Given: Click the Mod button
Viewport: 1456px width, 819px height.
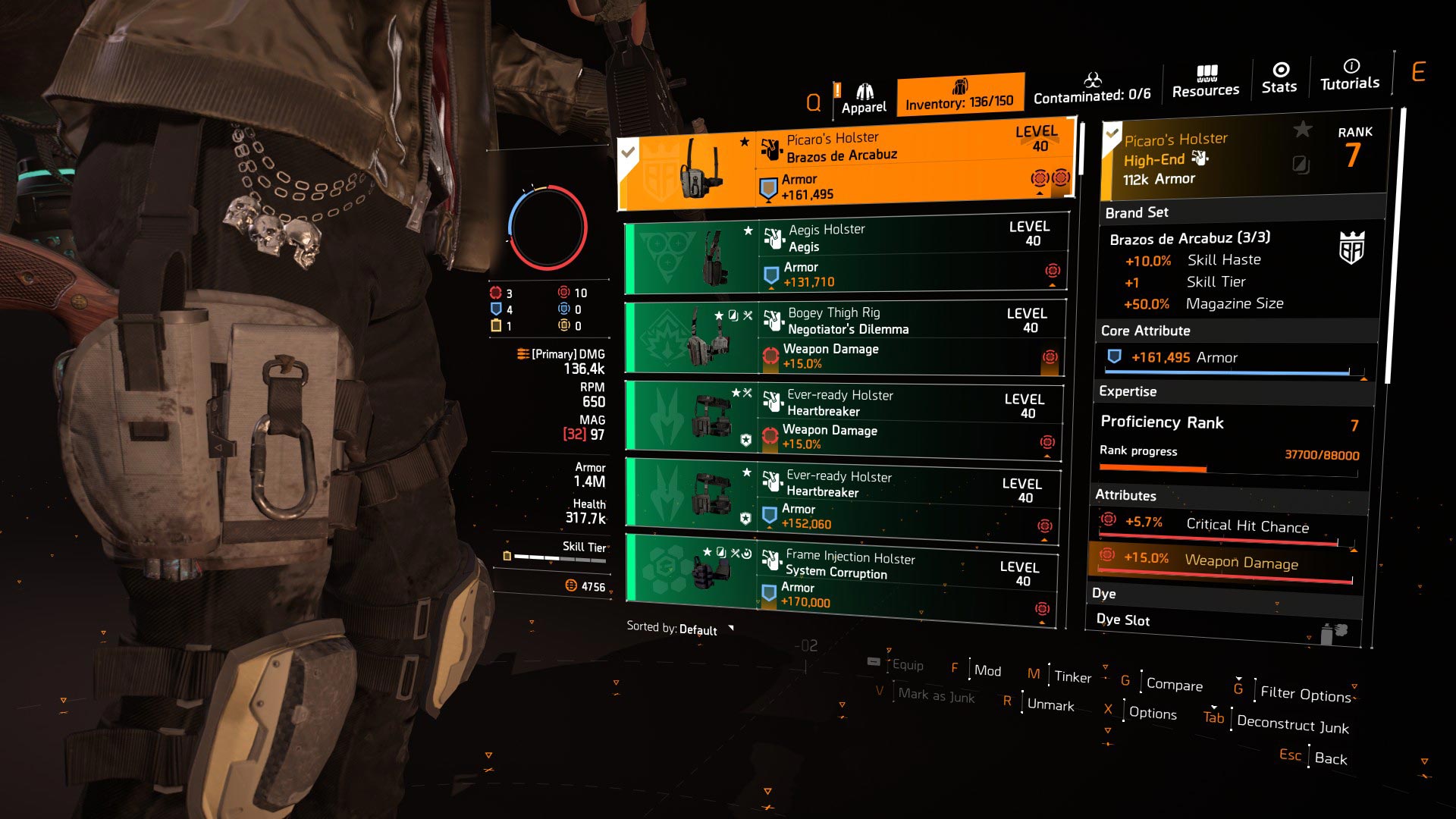Looking at the screenshot, I should [x=987, y=670].
